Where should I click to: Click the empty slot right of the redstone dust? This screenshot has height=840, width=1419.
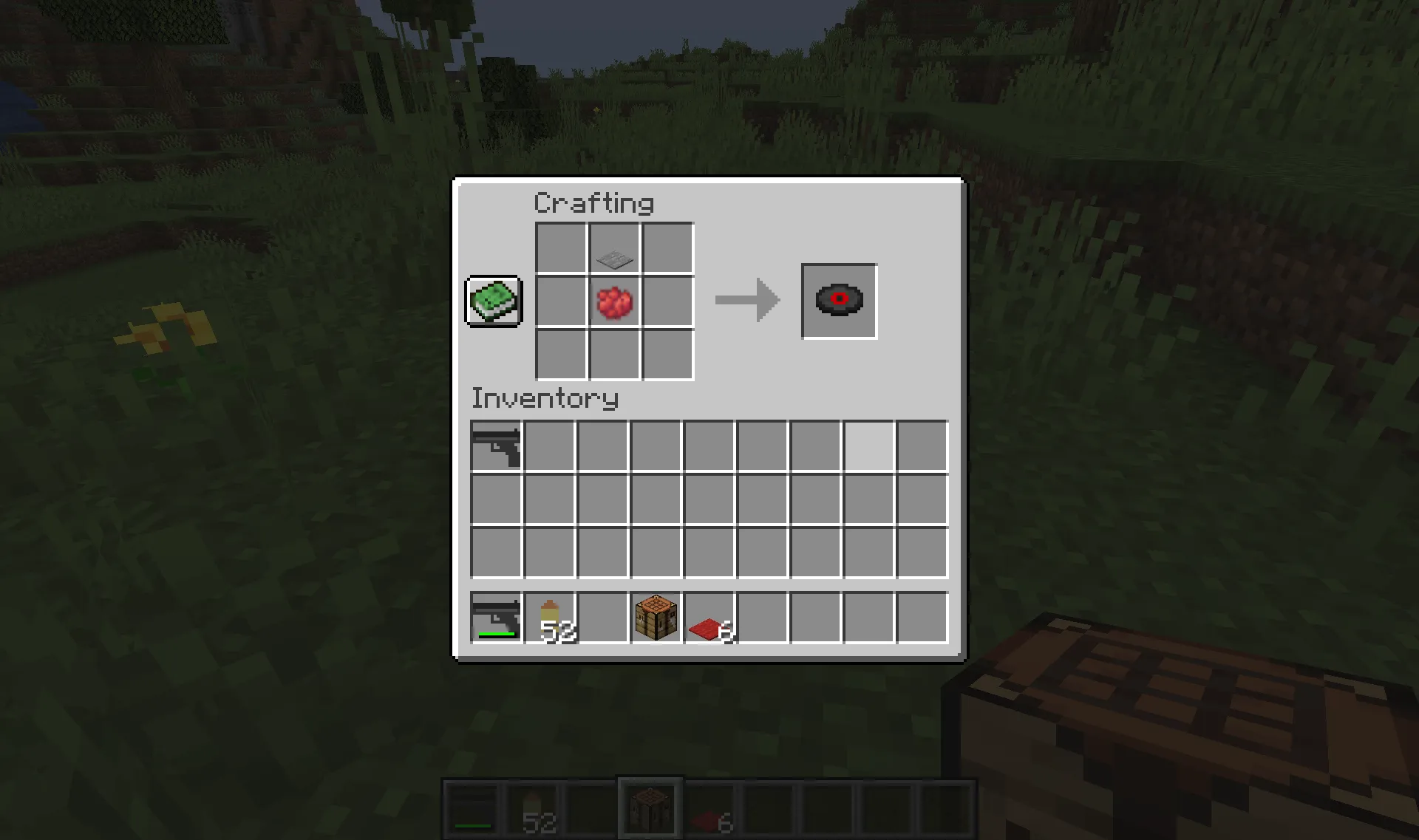667,301
